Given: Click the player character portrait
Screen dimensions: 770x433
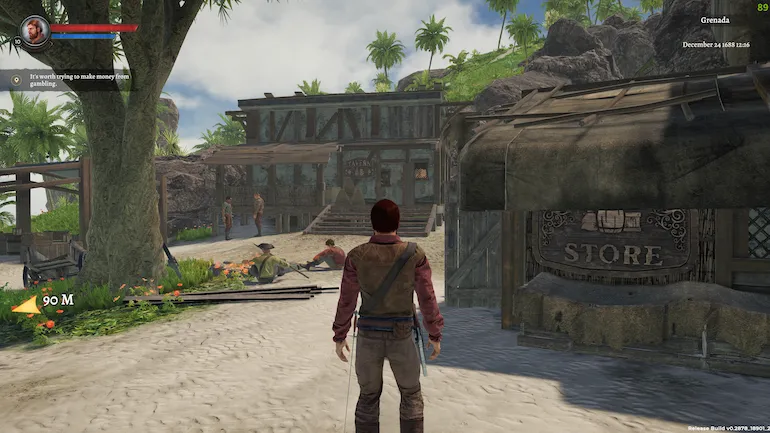Looking at the screenshot, I should (x=35, y=29).
